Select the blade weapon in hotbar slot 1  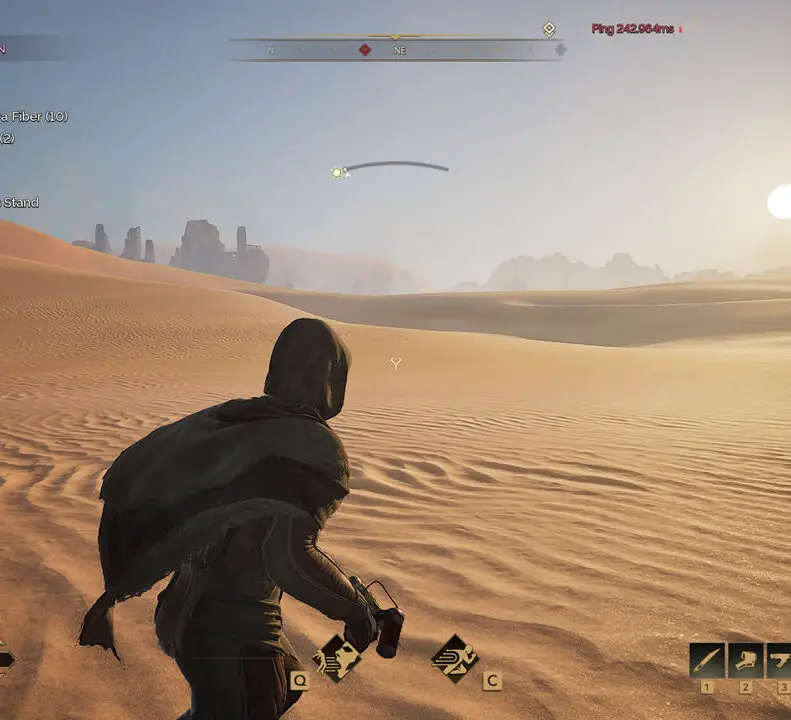(x=707, y=660)
